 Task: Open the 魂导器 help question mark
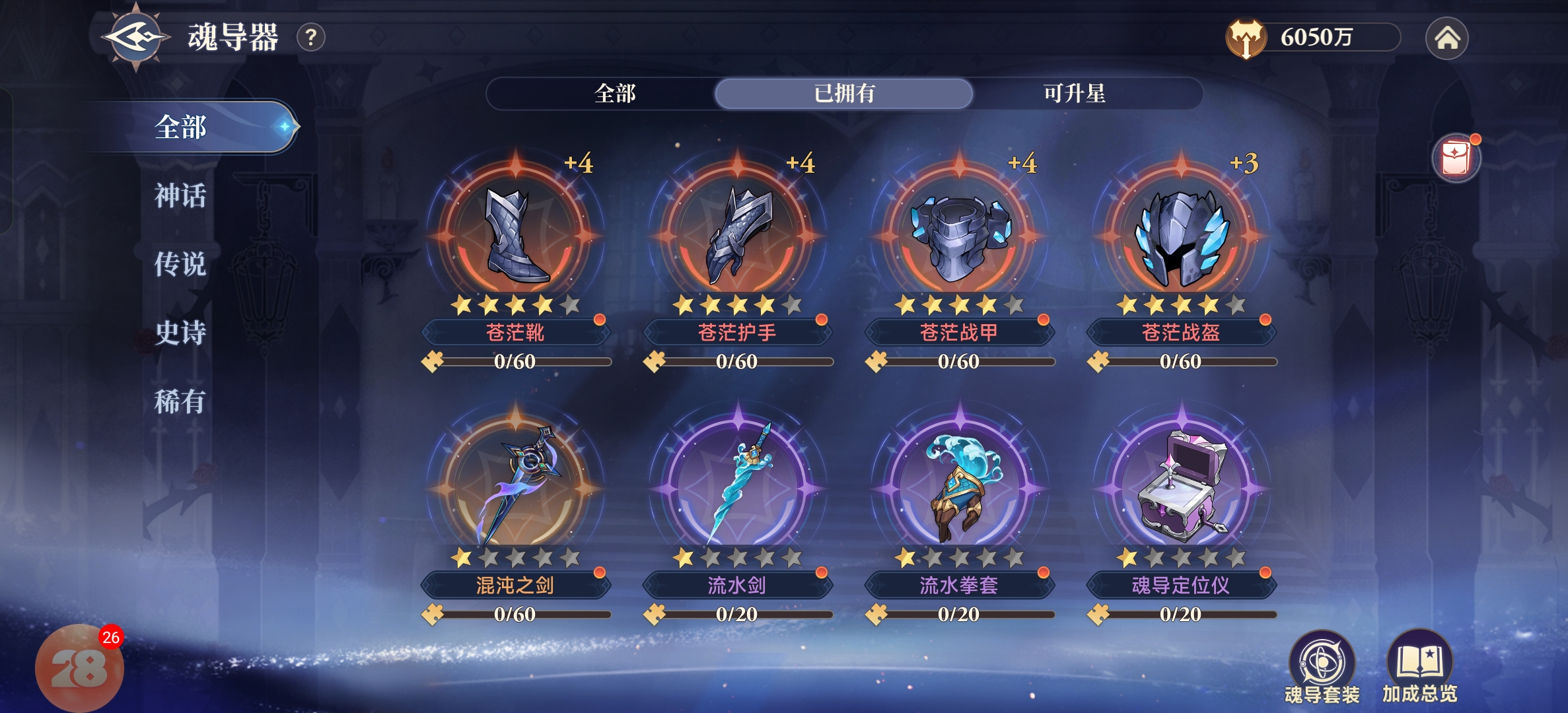coord(311,38)
